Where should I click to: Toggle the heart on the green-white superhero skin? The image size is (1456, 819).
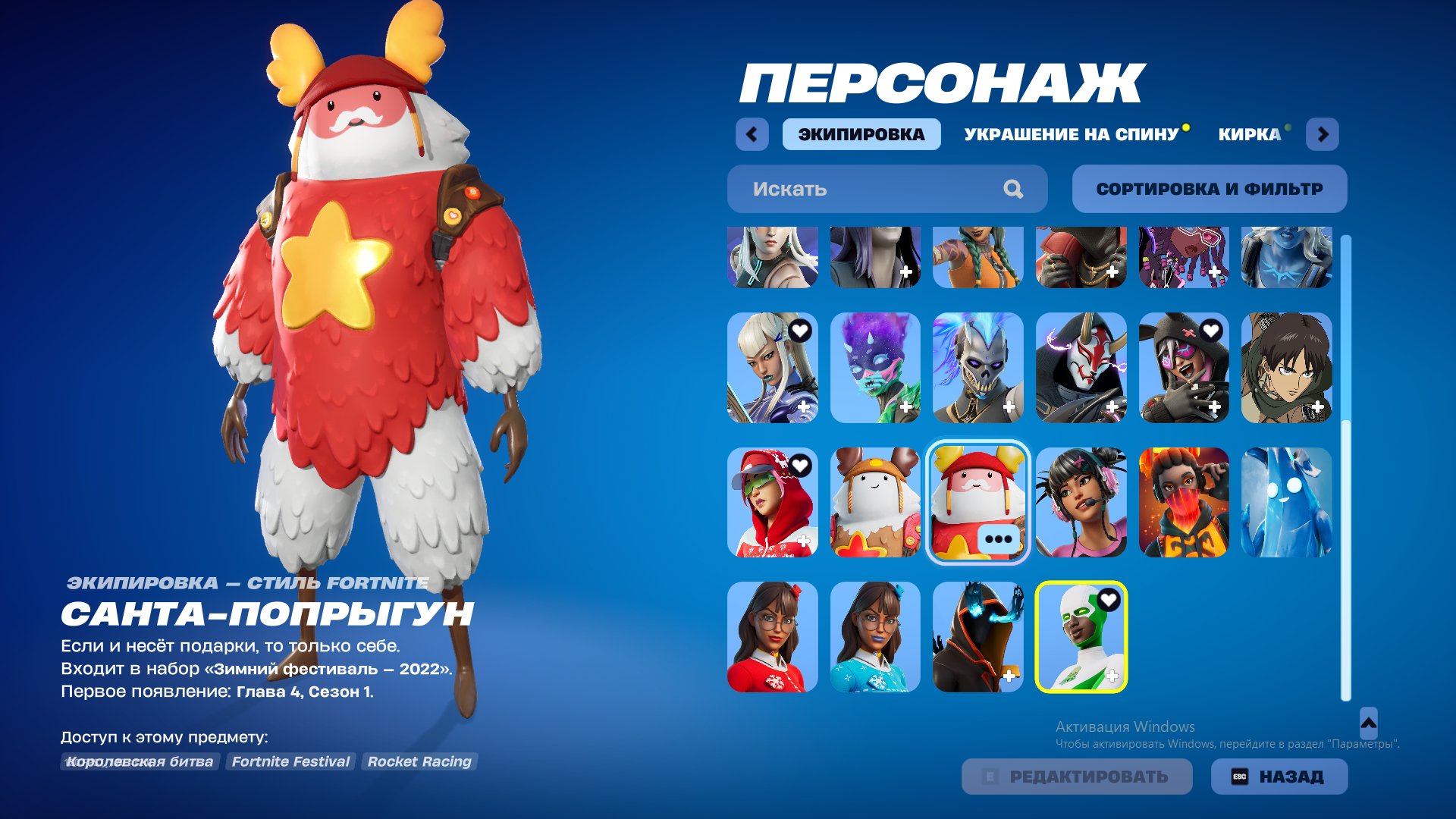point(1109,598)
